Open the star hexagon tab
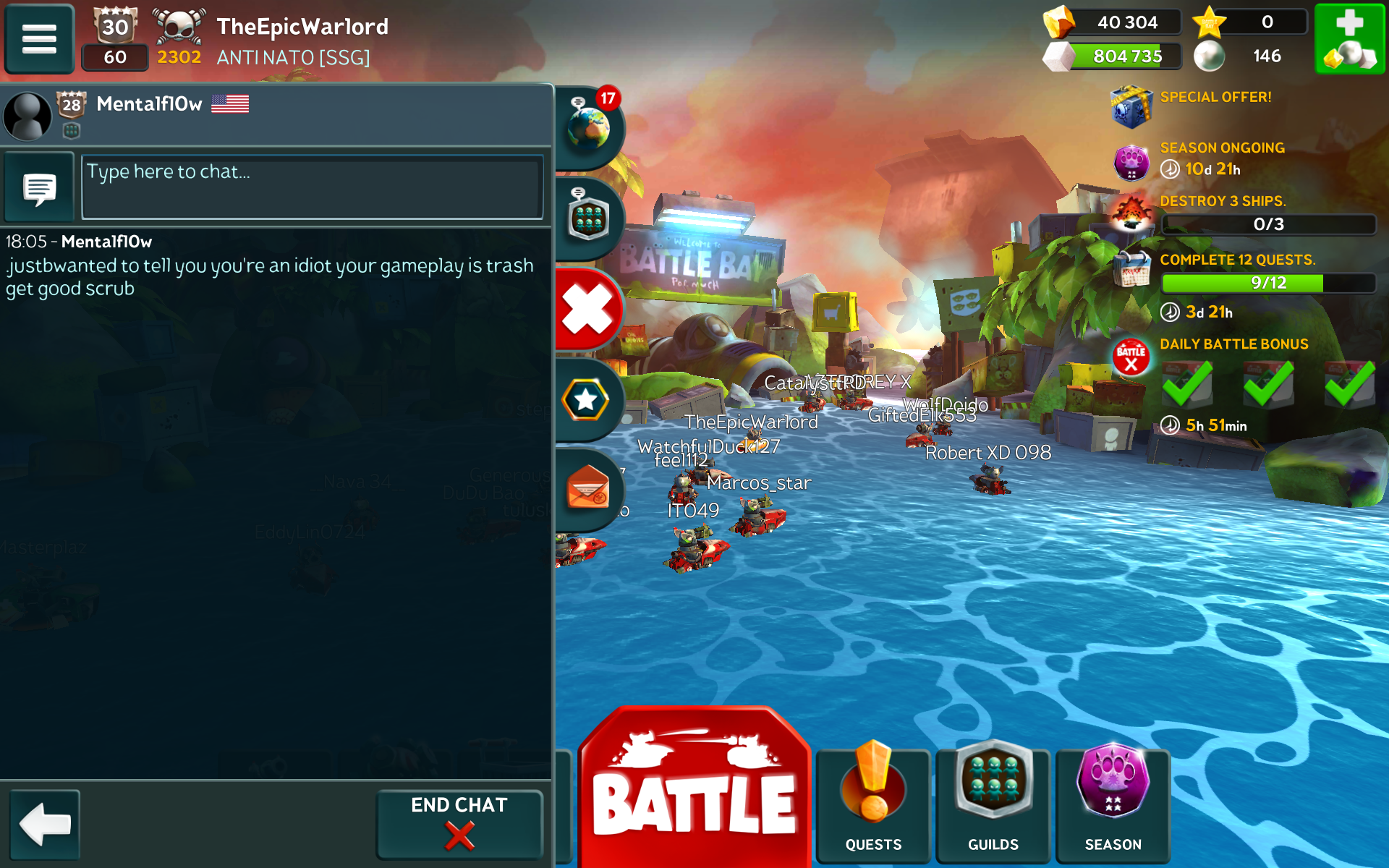 coord(586,400)
